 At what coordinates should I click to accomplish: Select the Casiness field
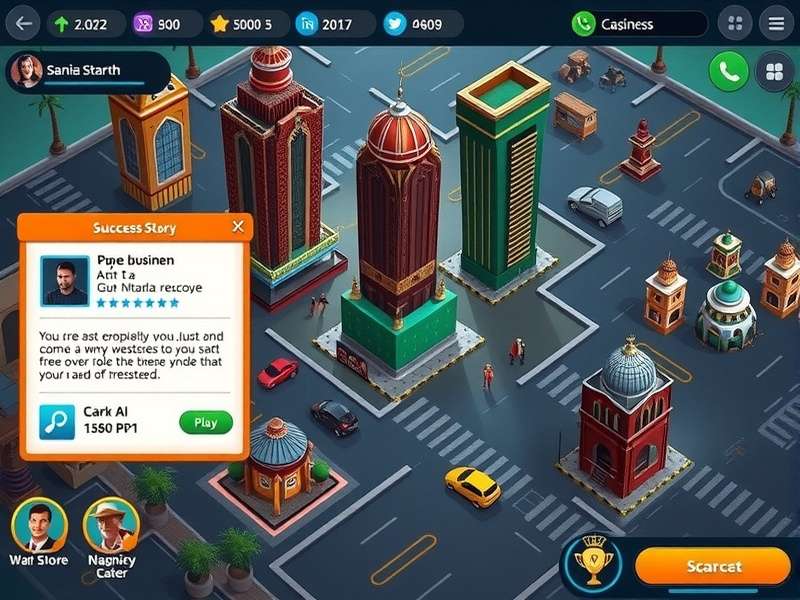[639, 24]
